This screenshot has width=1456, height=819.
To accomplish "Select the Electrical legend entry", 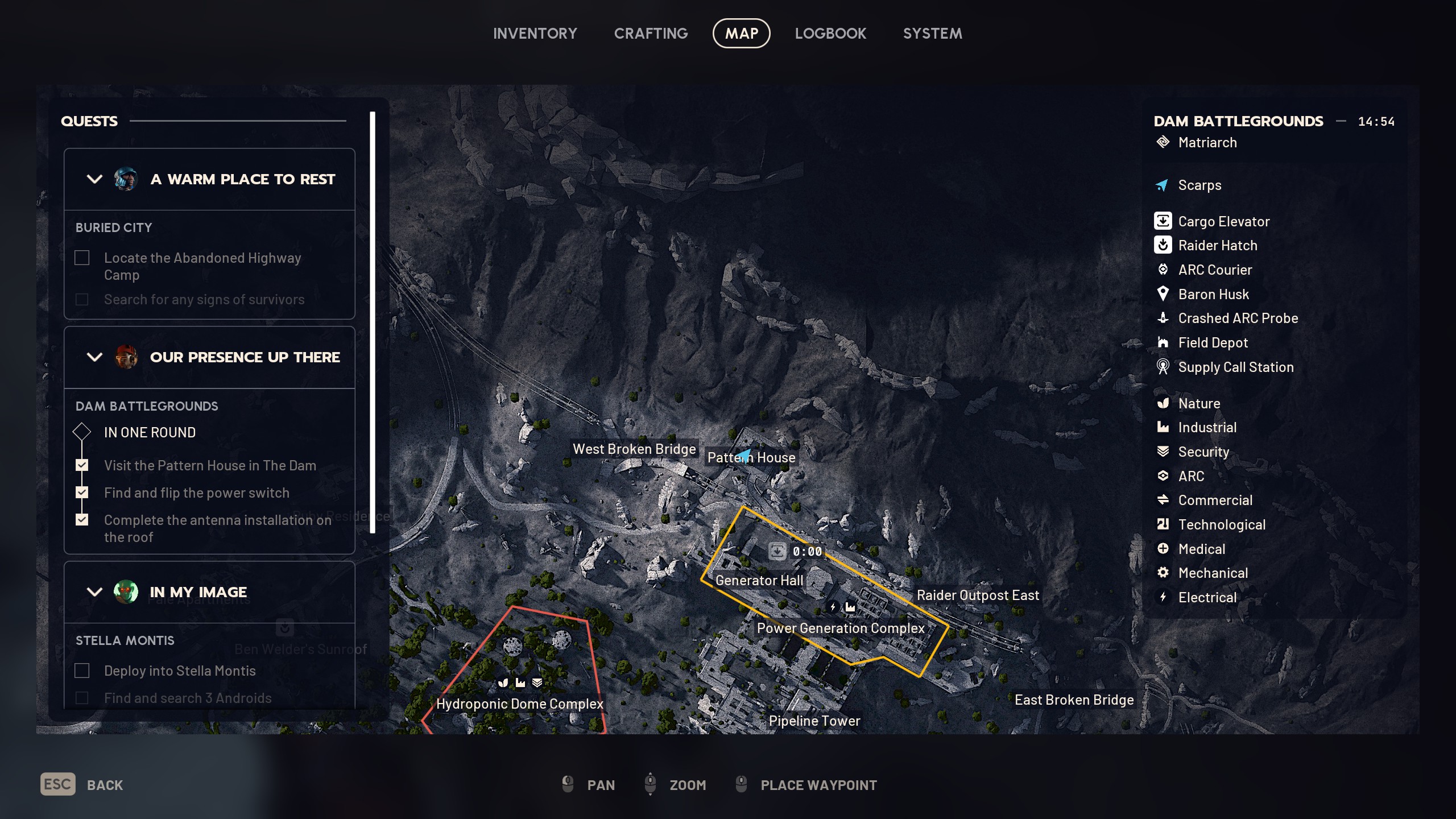I will pos(1207,597).
